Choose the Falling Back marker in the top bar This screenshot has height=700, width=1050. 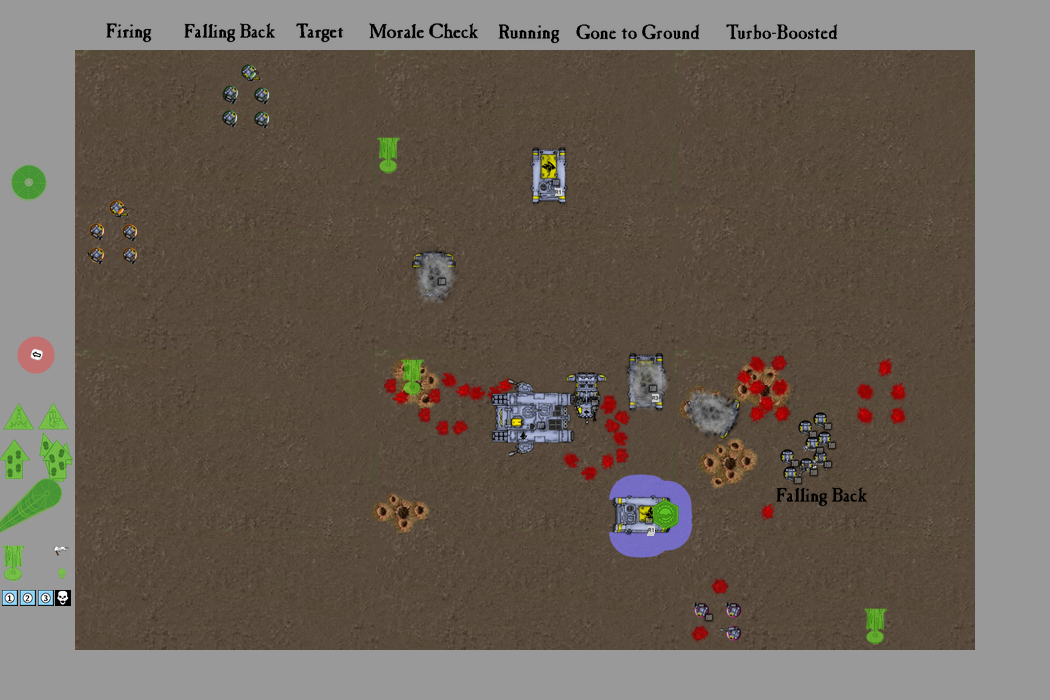coord(229,32)
